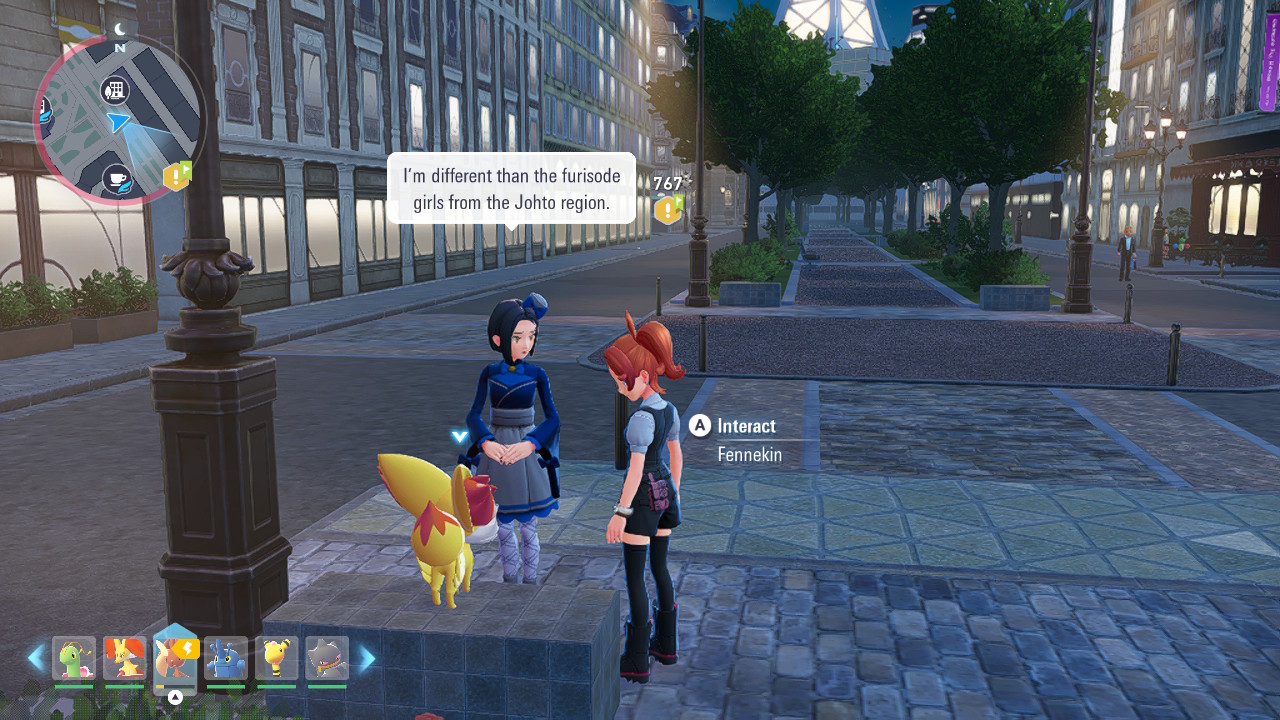Choose the Delphox party slot

coord(124,658)
